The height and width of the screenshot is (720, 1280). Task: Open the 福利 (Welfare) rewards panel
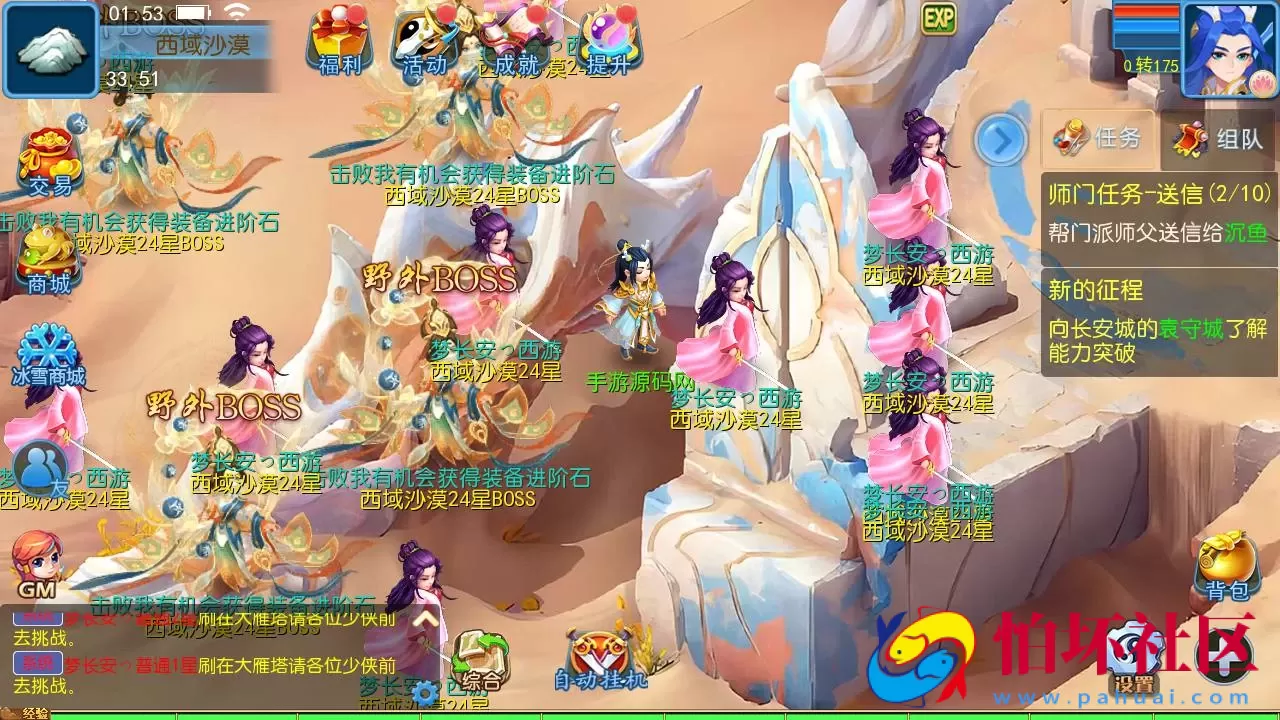point(339,45)
